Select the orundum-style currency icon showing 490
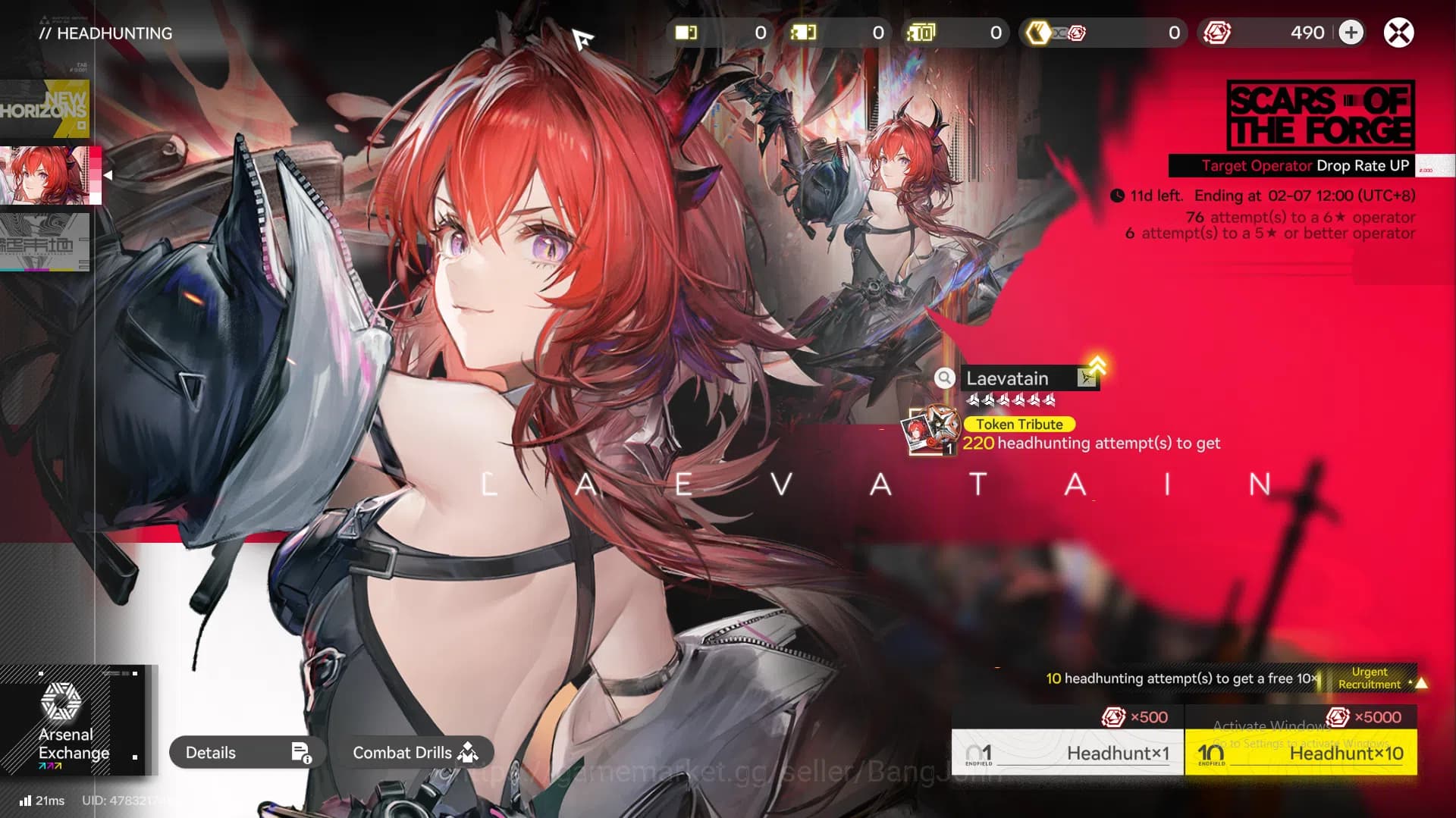Screen dimensions: 1456x818 1217,33
